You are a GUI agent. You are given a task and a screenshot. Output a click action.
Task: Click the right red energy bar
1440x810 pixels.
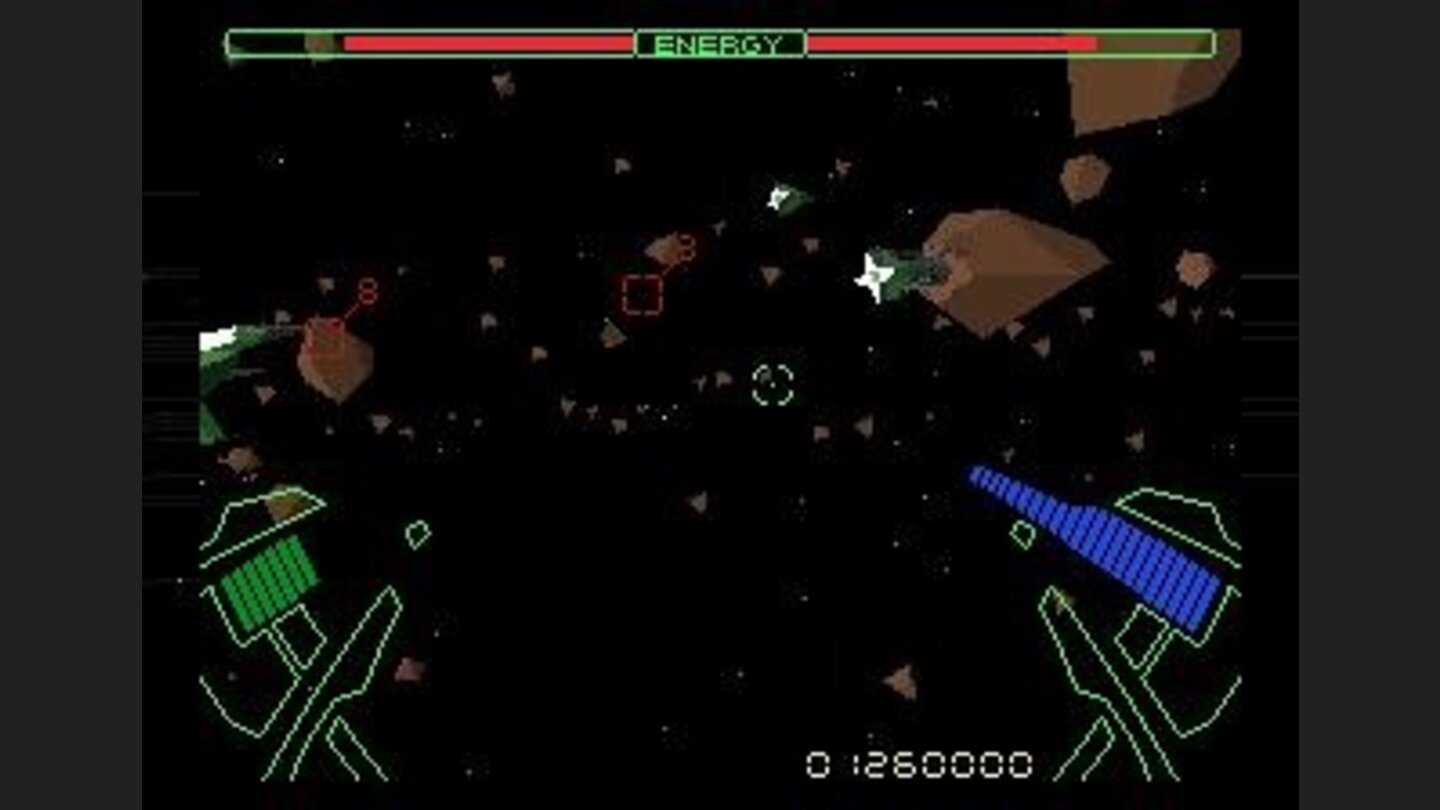(950, 42)
